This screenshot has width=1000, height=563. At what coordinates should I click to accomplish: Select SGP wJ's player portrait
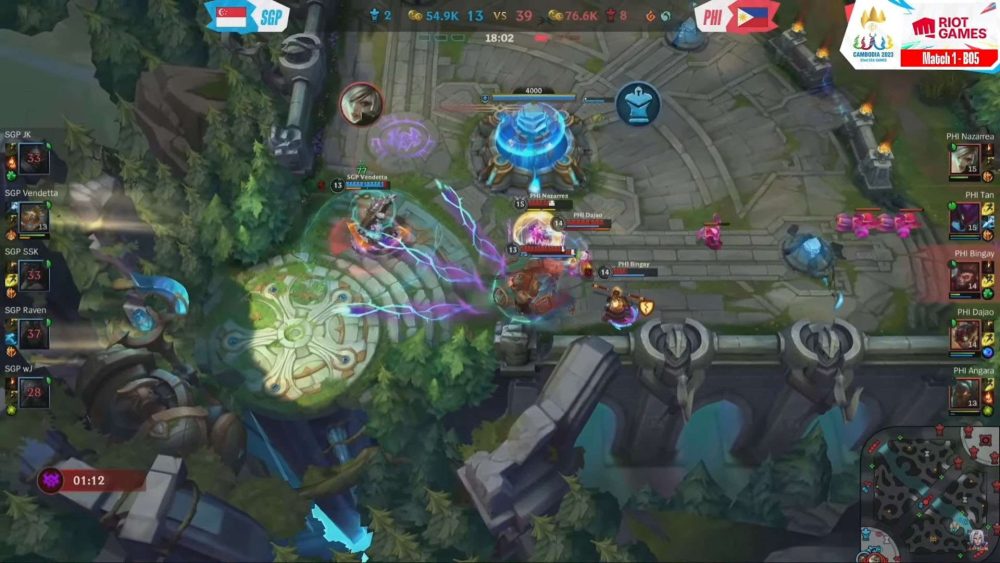click(x=33, y=392)
